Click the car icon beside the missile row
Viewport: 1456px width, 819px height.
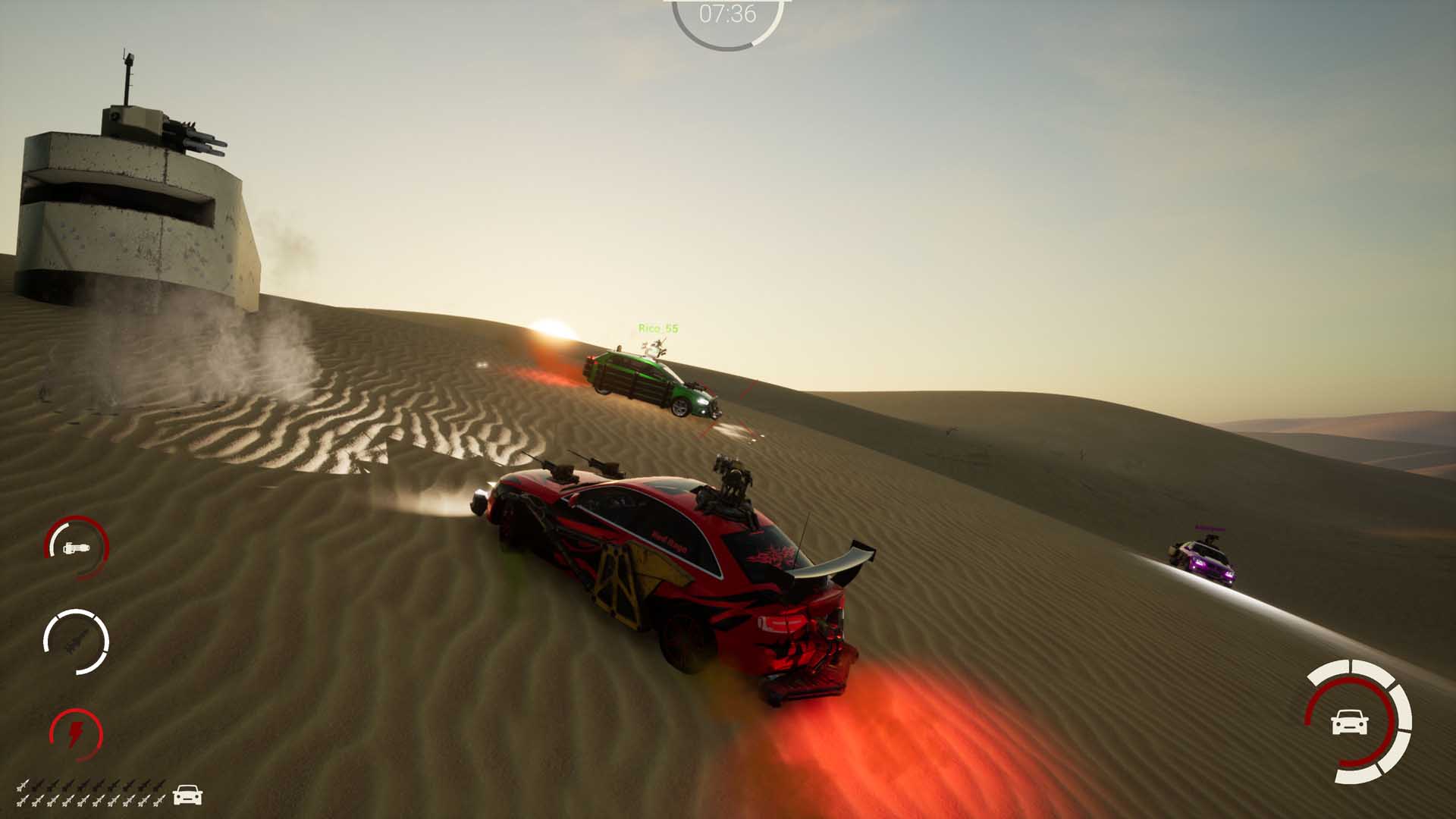click(x=187, y=795)
